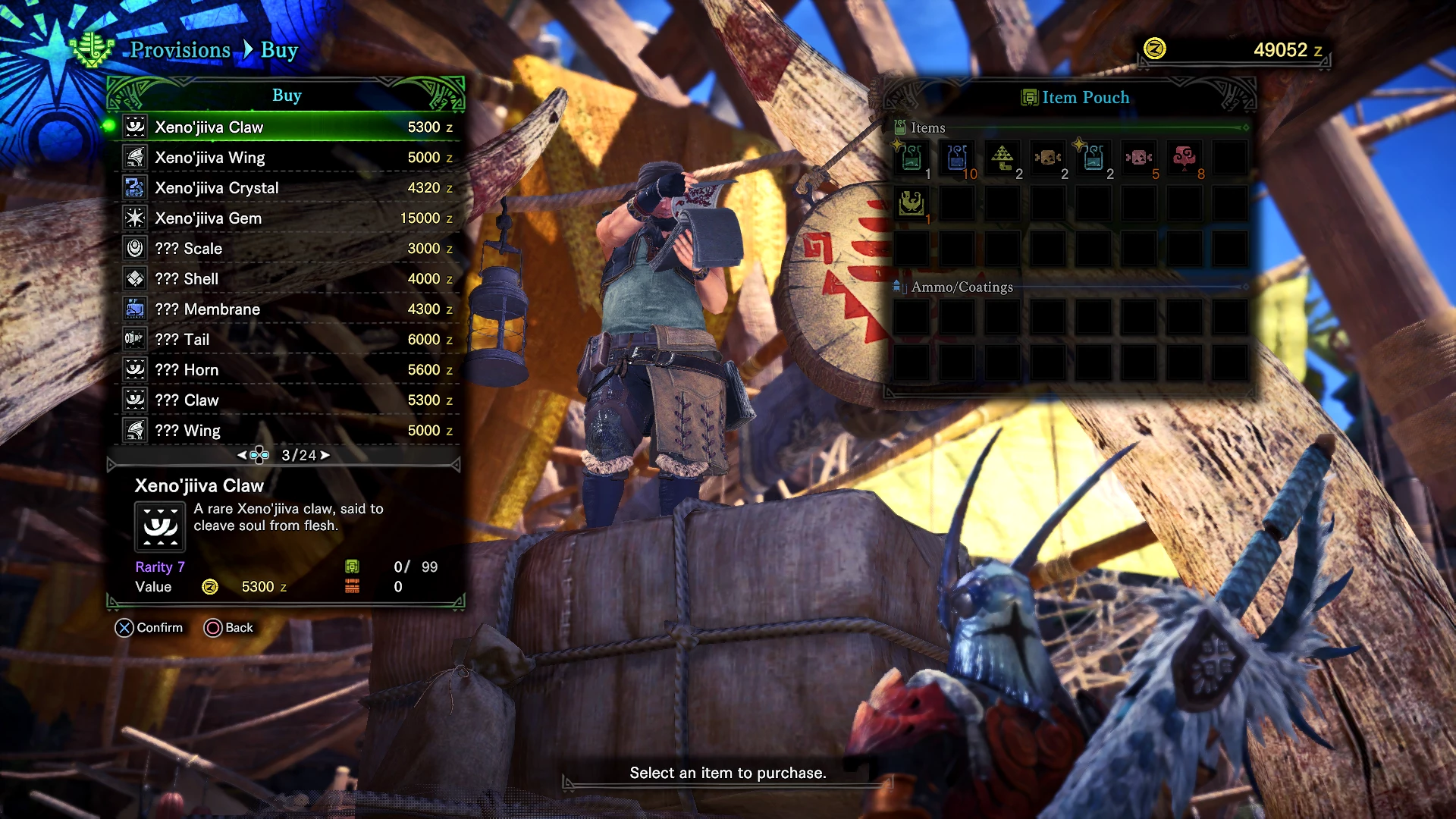Click the green item box icon showing 0/99
Screen dimensions: 1456x819
tap(352, 566)
